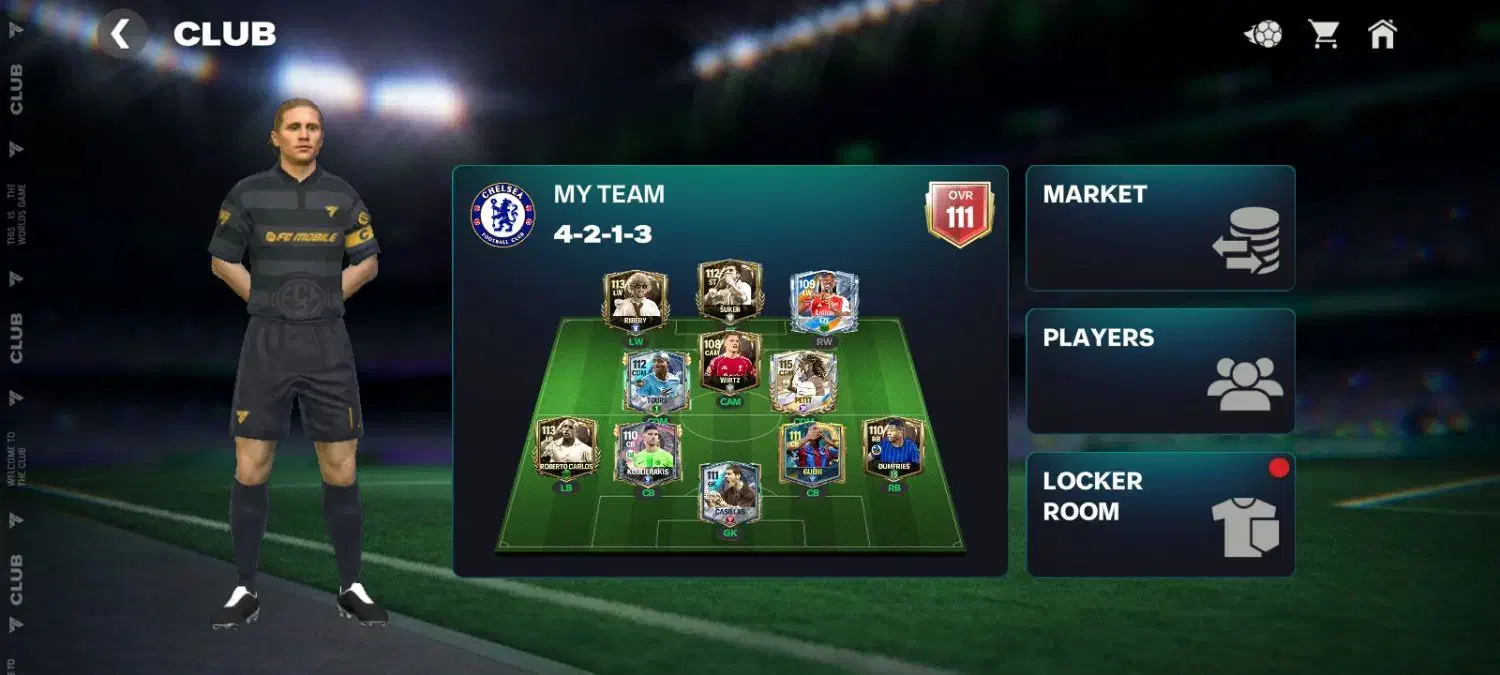The height and width of the screenshot is (675, 1500).
Task: Pick the Wirtz CAM card
Action: click(730, 362)
